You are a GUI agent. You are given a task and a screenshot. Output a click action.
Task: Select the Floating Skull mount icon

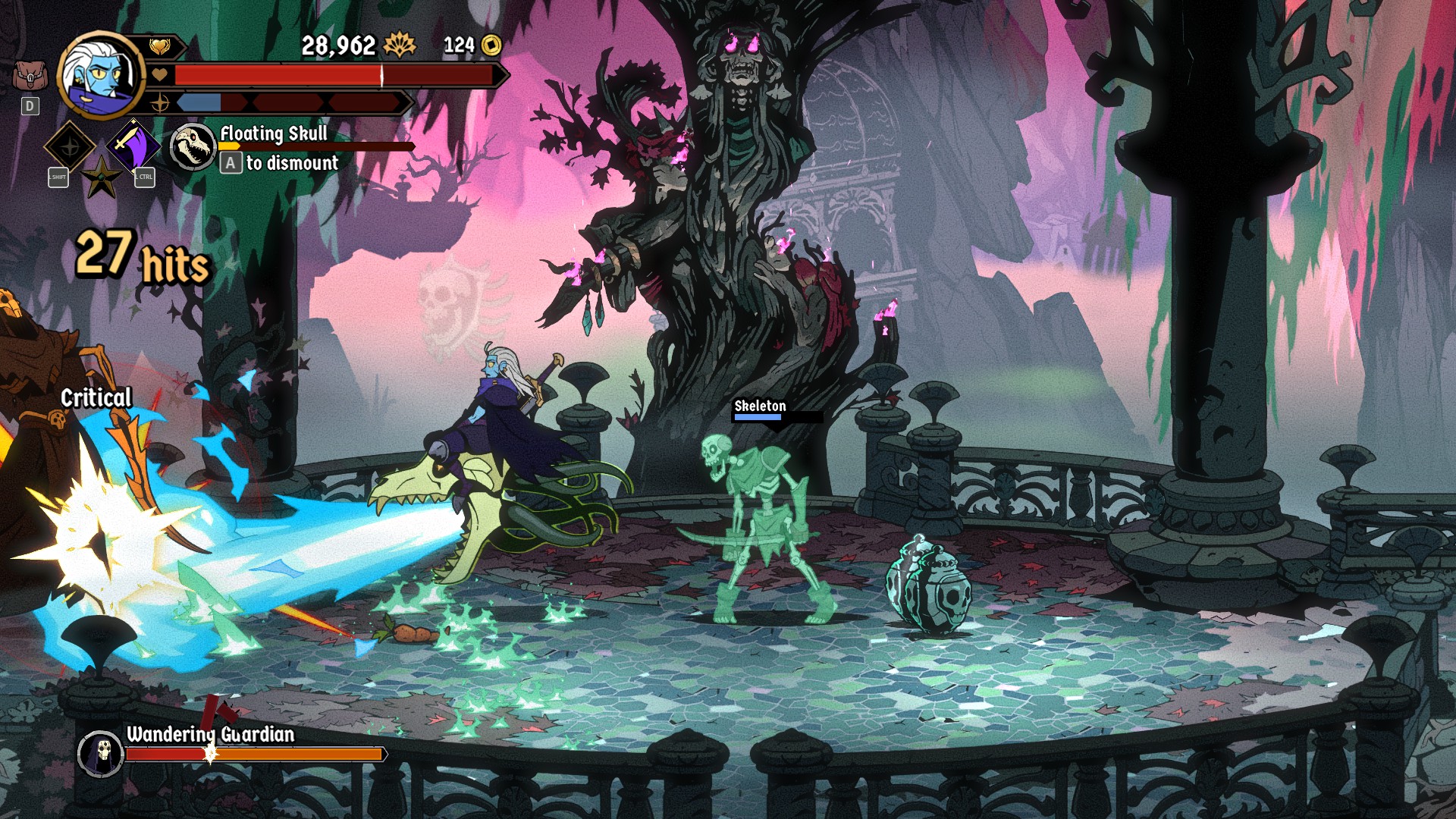pyautogui.click(x=193, y=146)
